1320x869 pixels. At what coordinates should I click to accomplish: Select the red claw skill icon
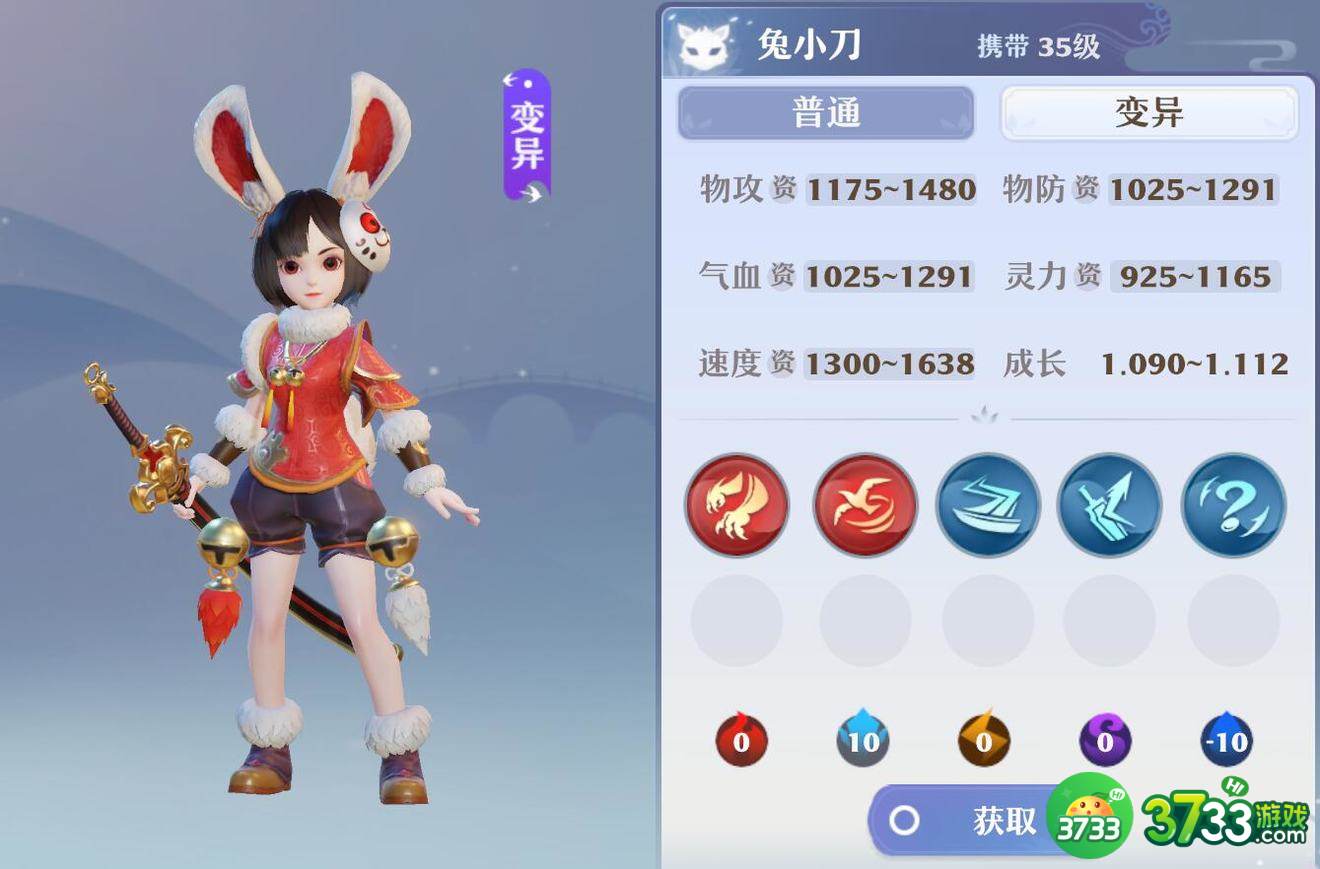[737, 505]
